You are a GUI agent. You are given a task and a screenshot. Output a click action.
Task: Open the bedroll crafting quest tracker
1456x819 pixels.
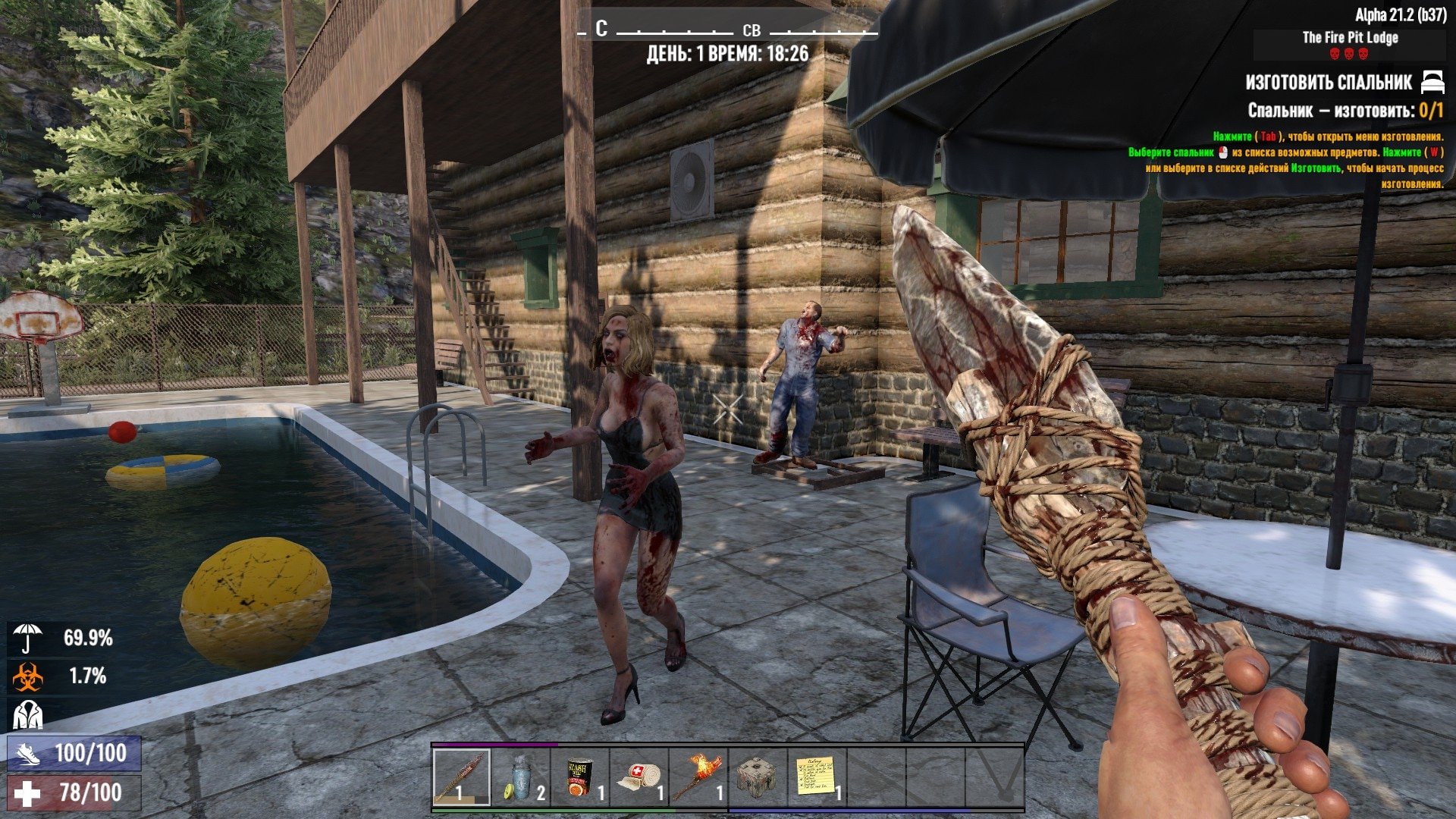(1329, 82)
